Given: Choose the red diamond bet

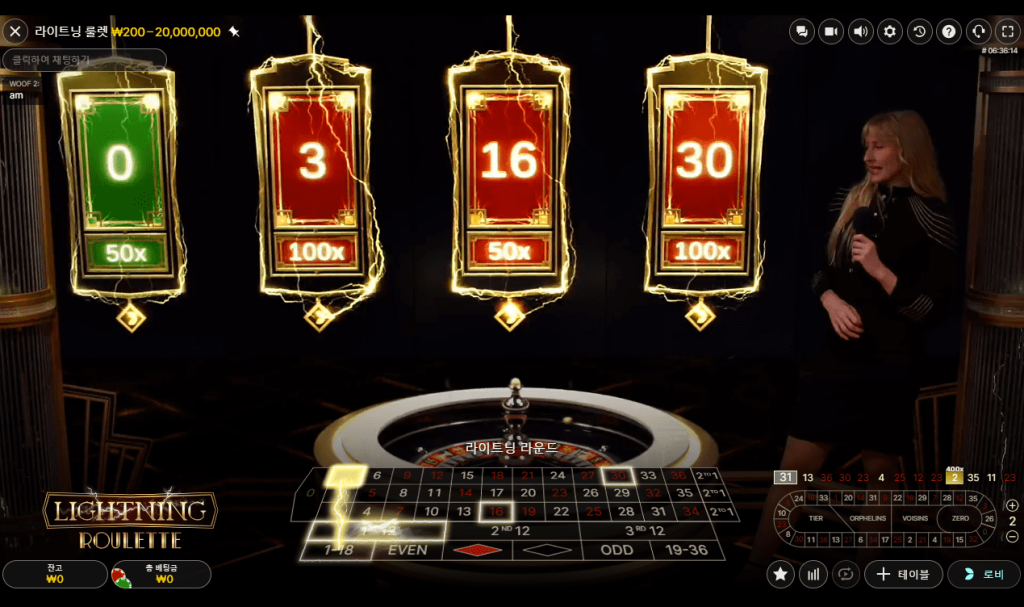Looking at the screenshot, I should click(477, 550).
